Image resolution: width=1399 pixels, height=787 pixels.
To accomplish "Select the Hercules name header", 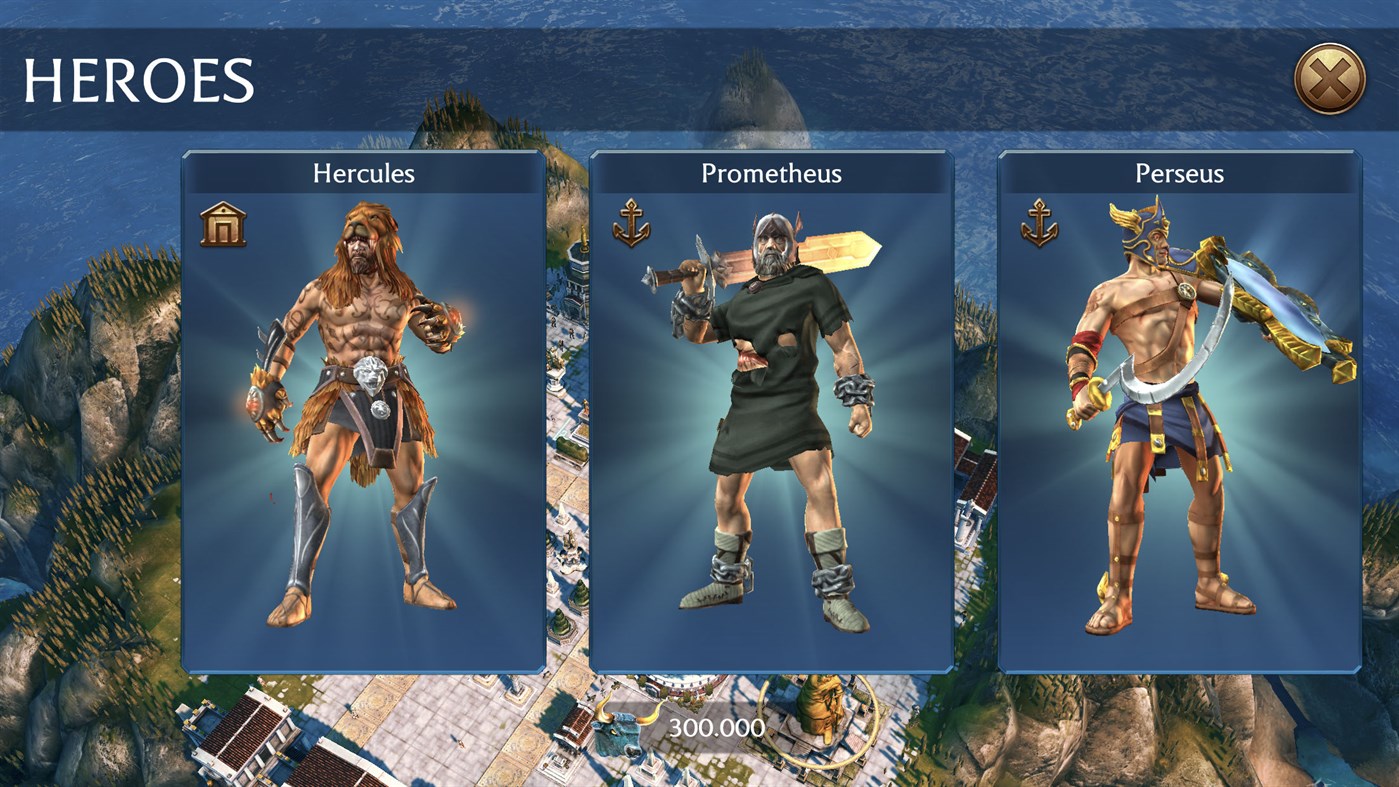I will click(x=364, y=173).
